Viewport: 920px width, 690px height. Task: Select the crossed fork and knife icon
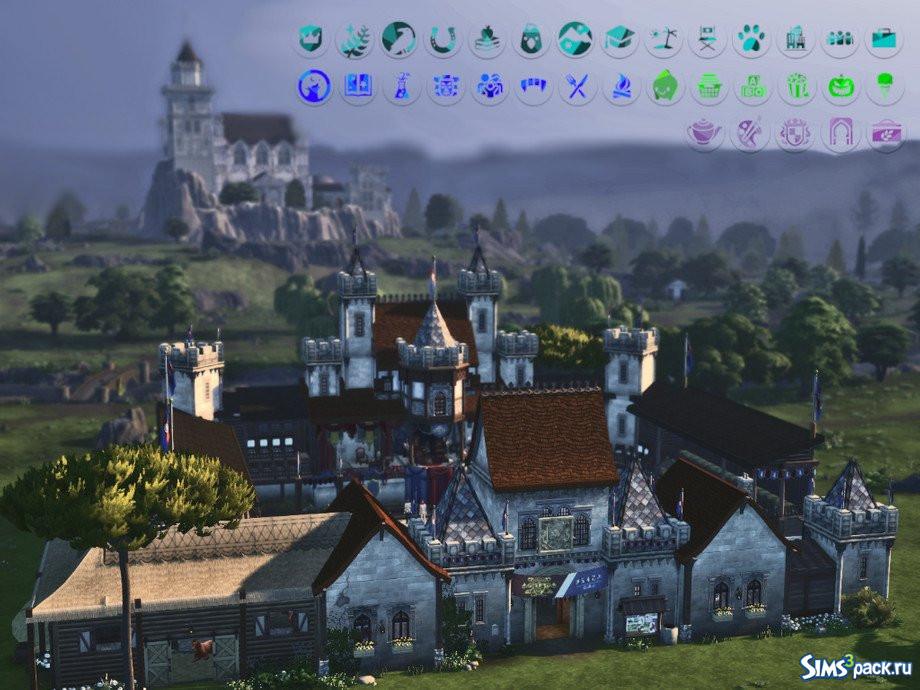(576, 86)
